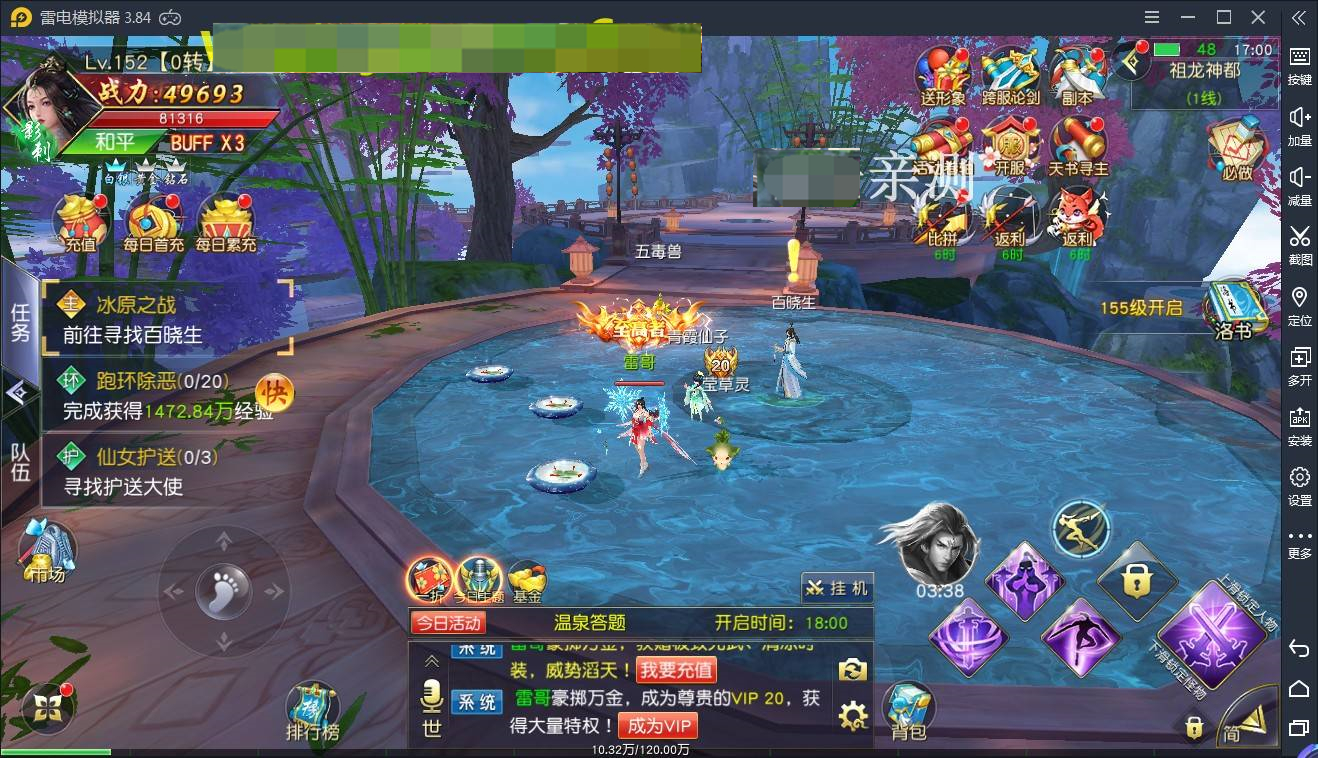This screenshot has width=1318, height=758.
Task: Open chat settings gear icon
Action: 852,715
